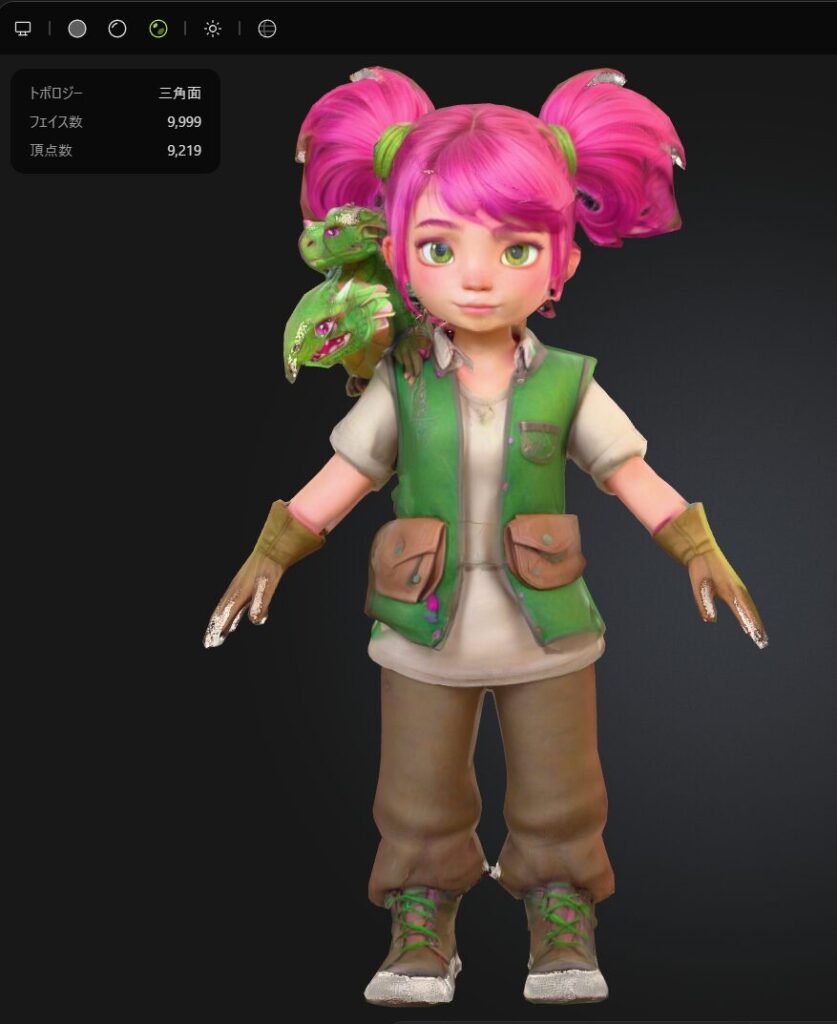Choose the green textured sphere view mode
The height and width of the screenshot is (1024, 837).
pos(158,29)
